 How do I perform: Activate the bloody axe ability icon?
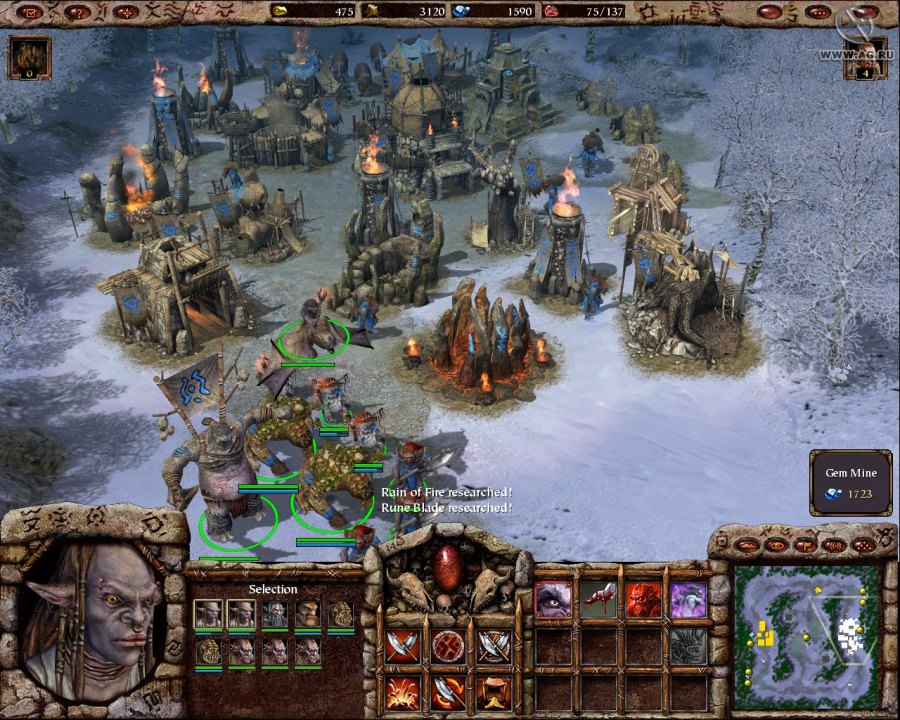click(598, 600)
